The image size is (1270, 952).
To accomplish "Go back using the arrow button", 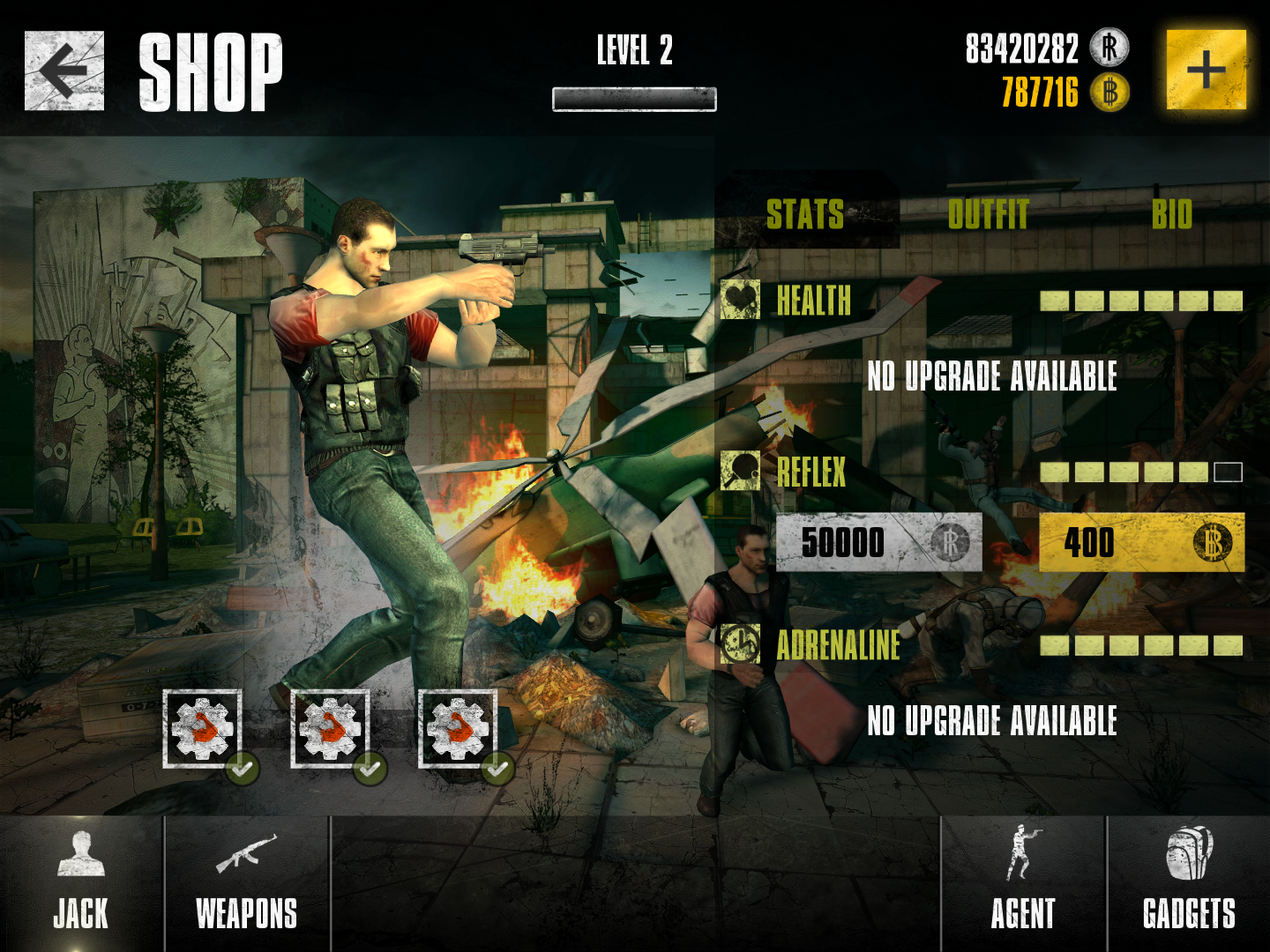I will coord(63,71).
